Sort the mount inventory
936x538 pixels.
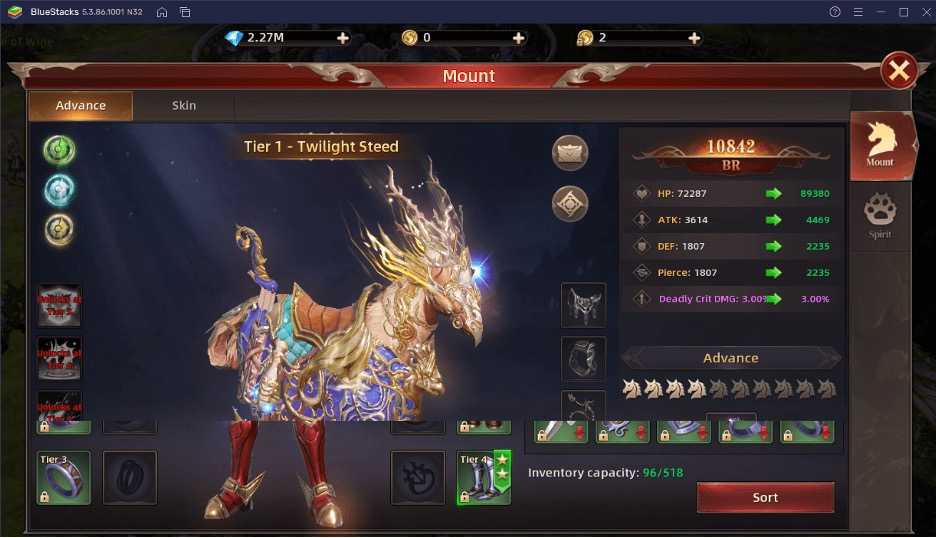pos(765,497)
